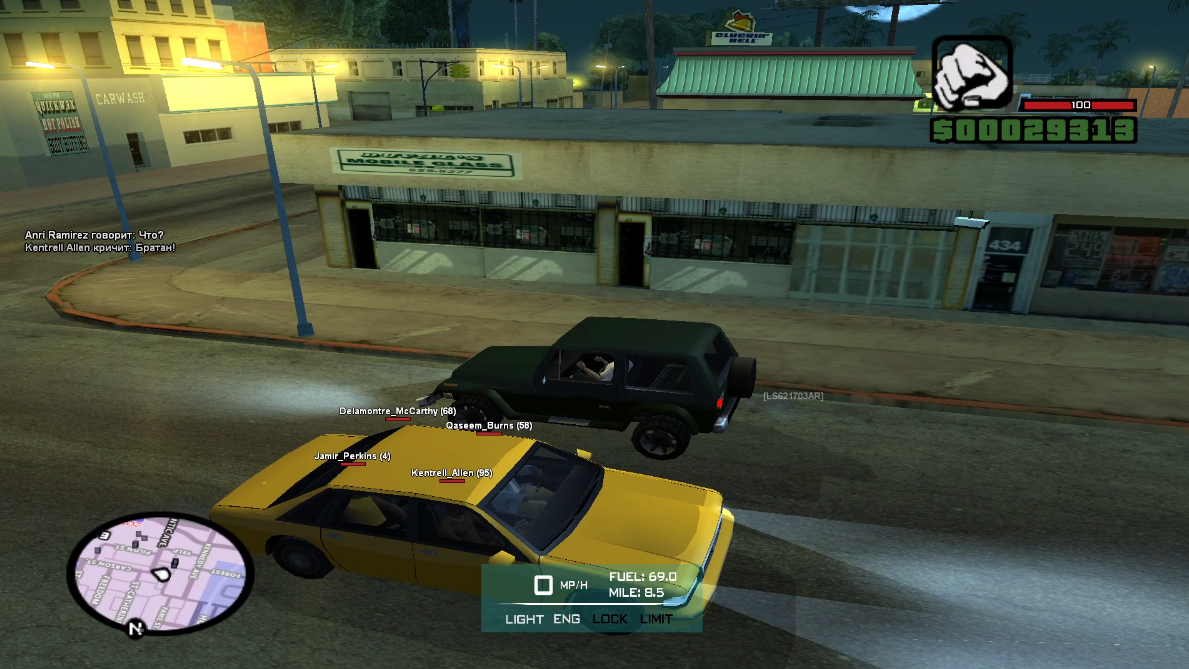The height and width of the screenshot is (669, 1189).
Task: Toggle the LIGHT indicator
Action: (x=524, y=619)
